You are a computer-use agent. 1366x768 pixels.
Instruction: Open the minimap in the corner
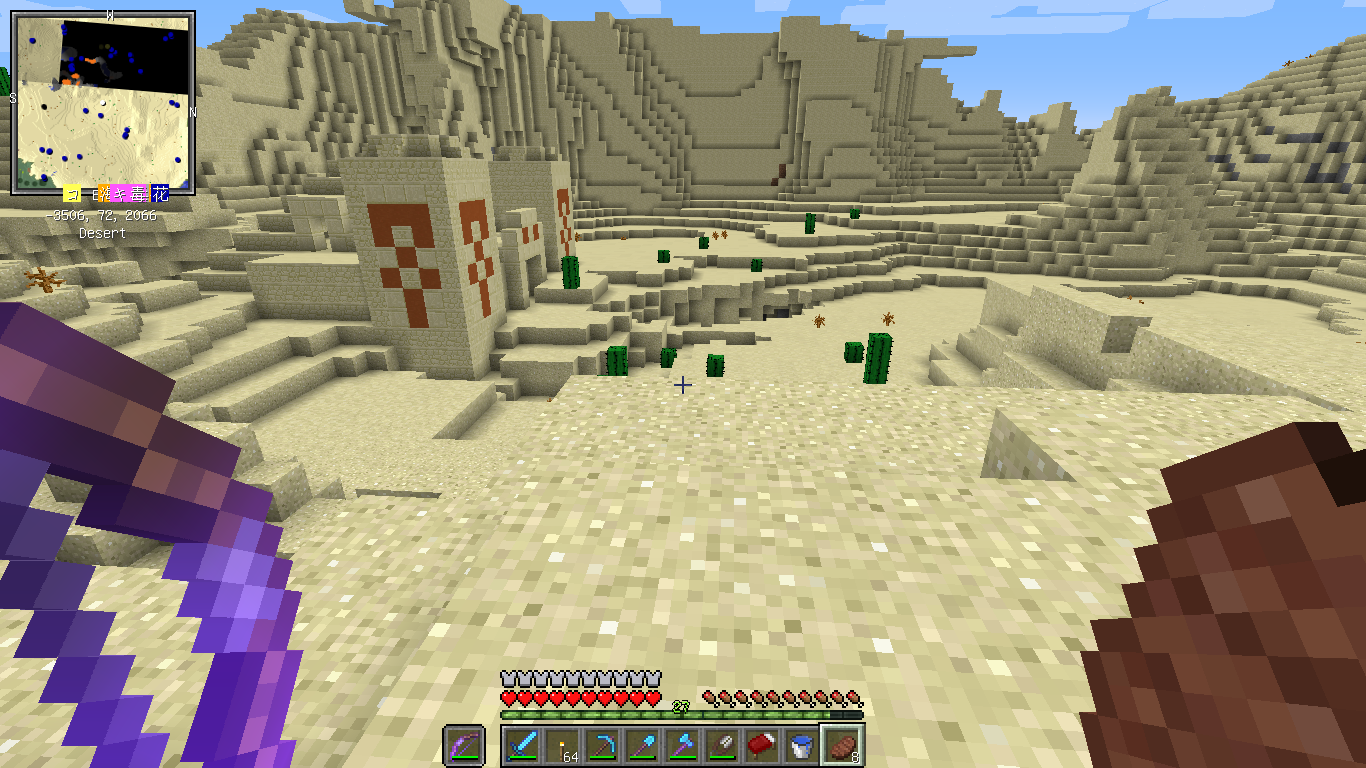(x=103, y=103)
